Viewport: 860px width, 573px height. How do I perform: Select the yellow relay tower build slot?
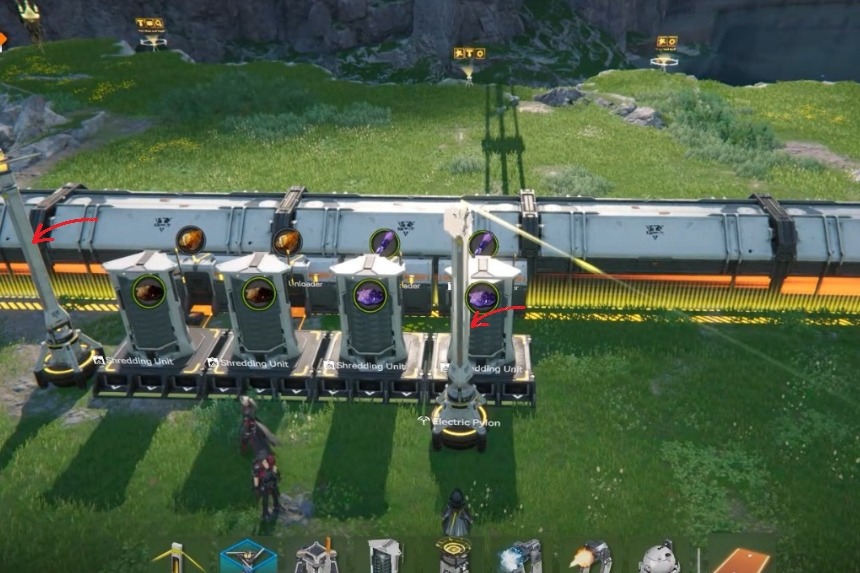(x=178, y=558)
